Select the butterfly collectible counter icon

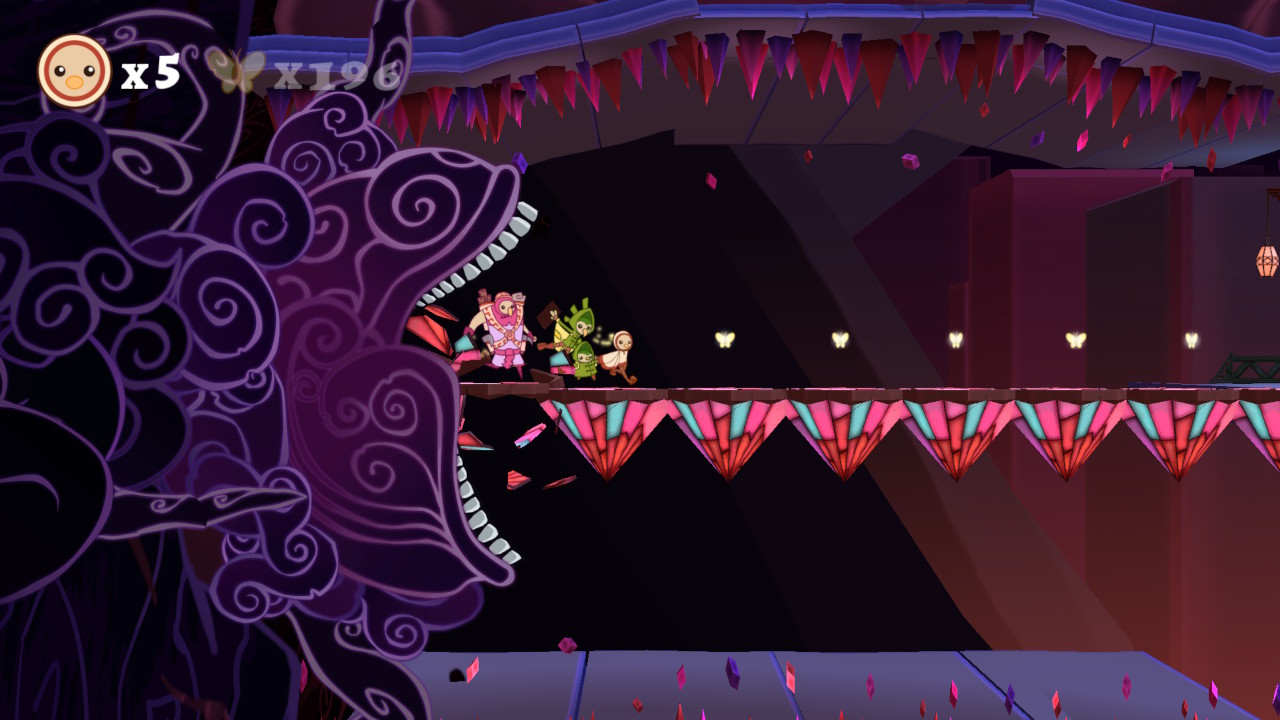(238, 68)
